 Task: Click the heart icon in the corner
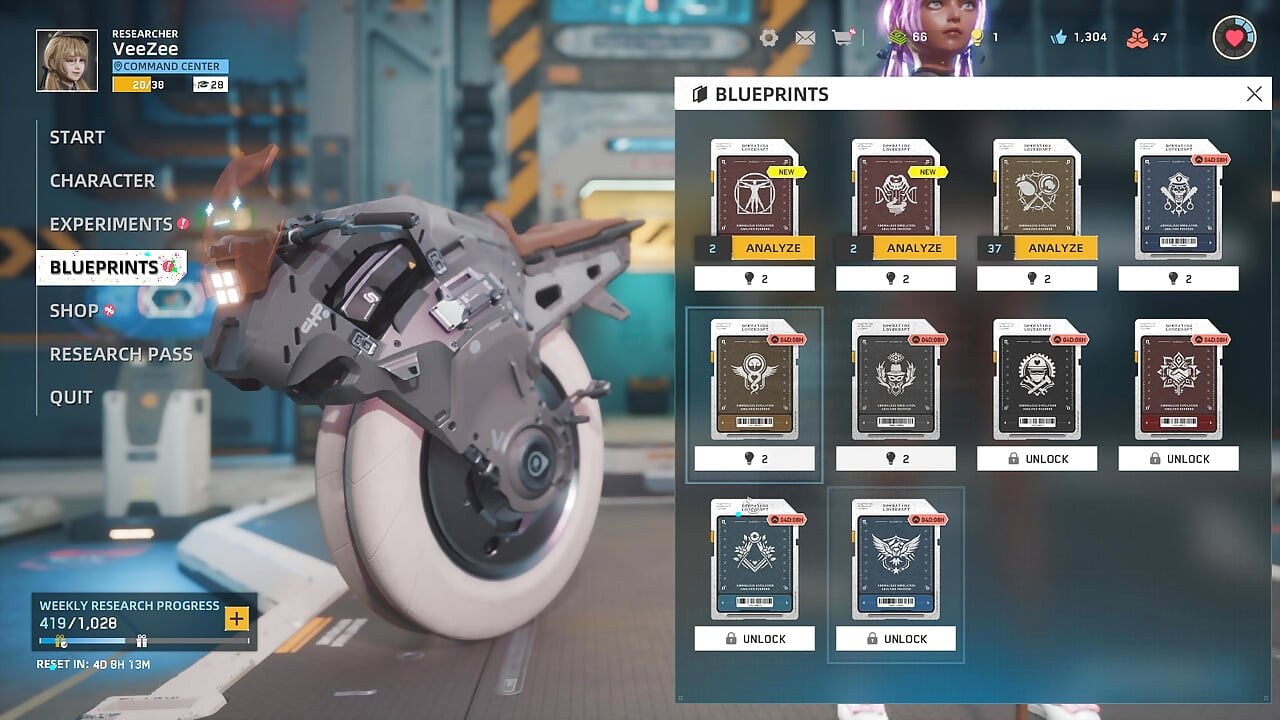click(x=1234, y=38)
